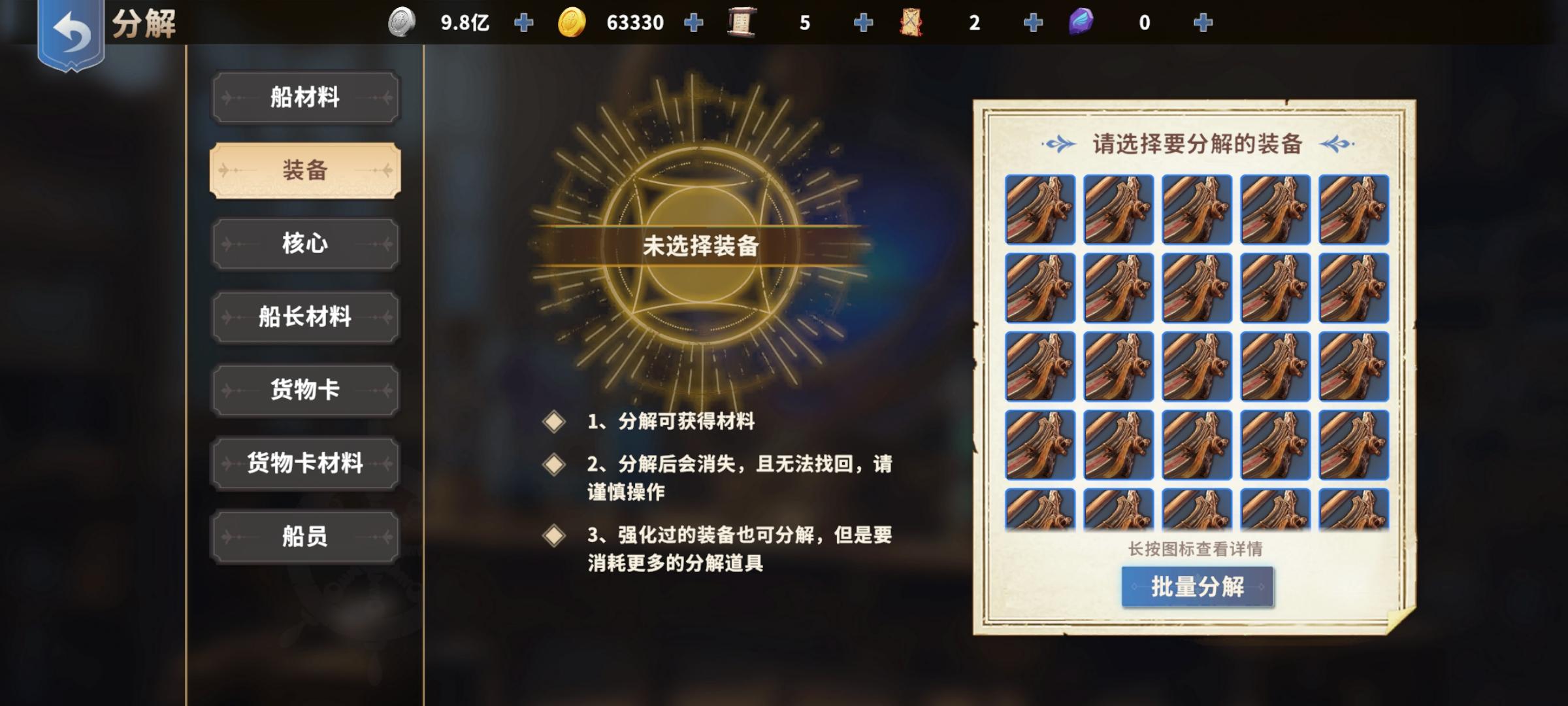Click the silver coin currency icon
The height and width of the screenshot is (706, 1568).
tap(401, 22)
